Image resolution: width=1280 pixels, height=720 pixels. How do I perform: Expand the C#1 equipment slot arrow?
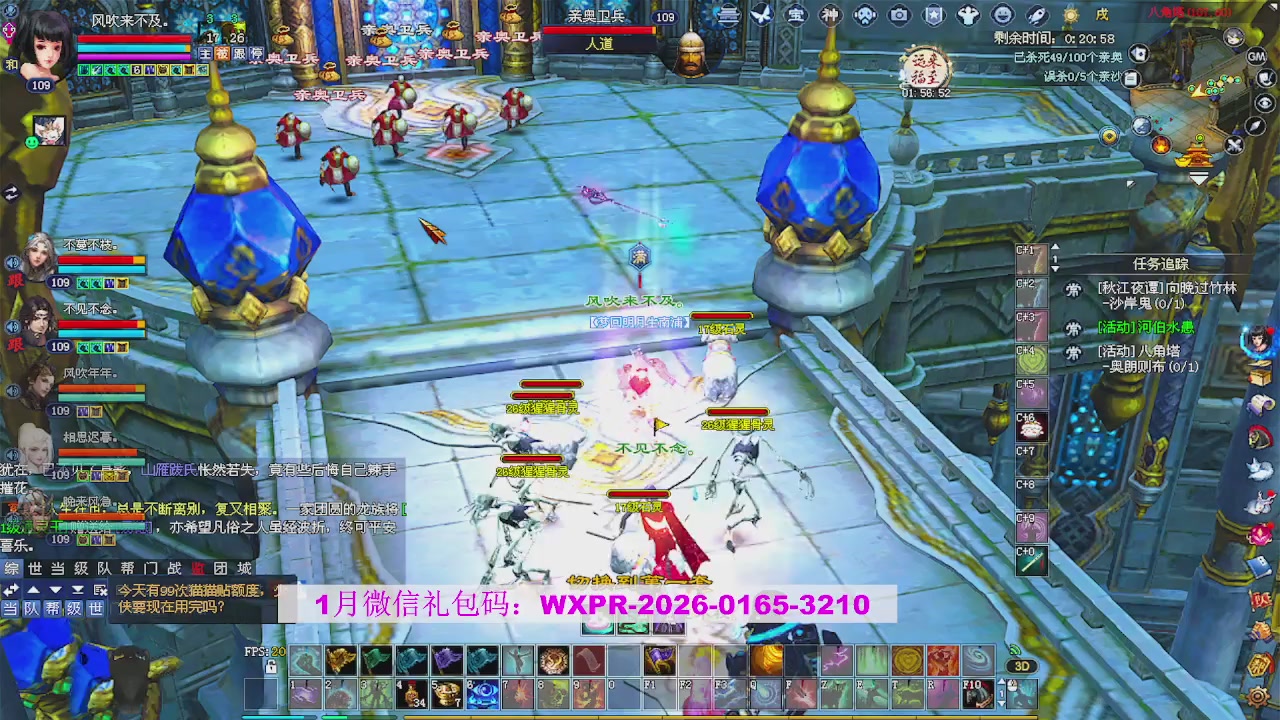1055,247
